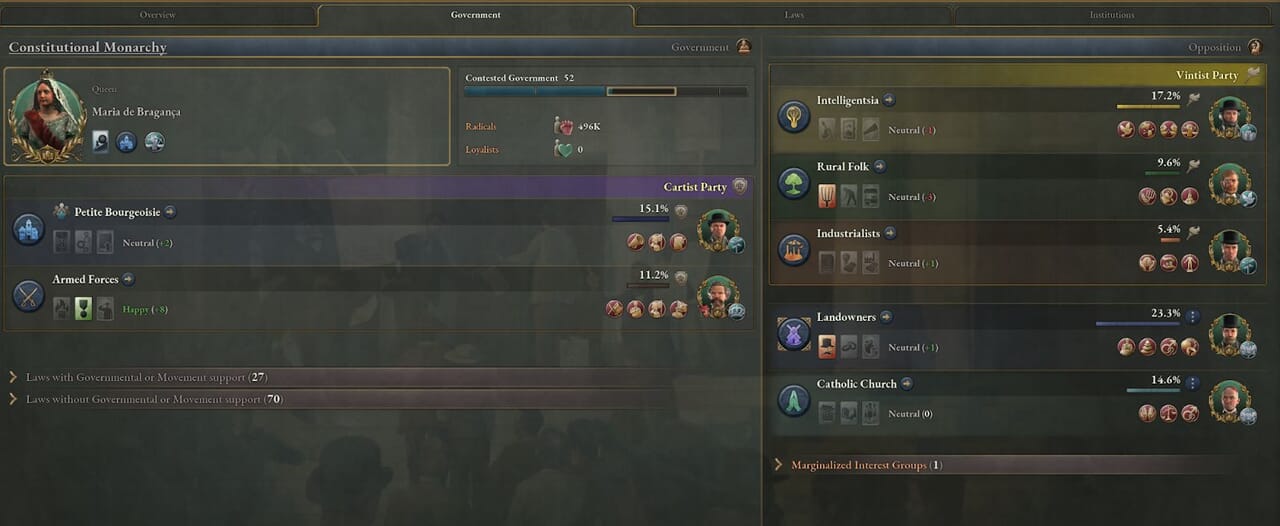Open the Laws tab
The height and width of the screenshot is (526, 1280).
pos(793,15)
